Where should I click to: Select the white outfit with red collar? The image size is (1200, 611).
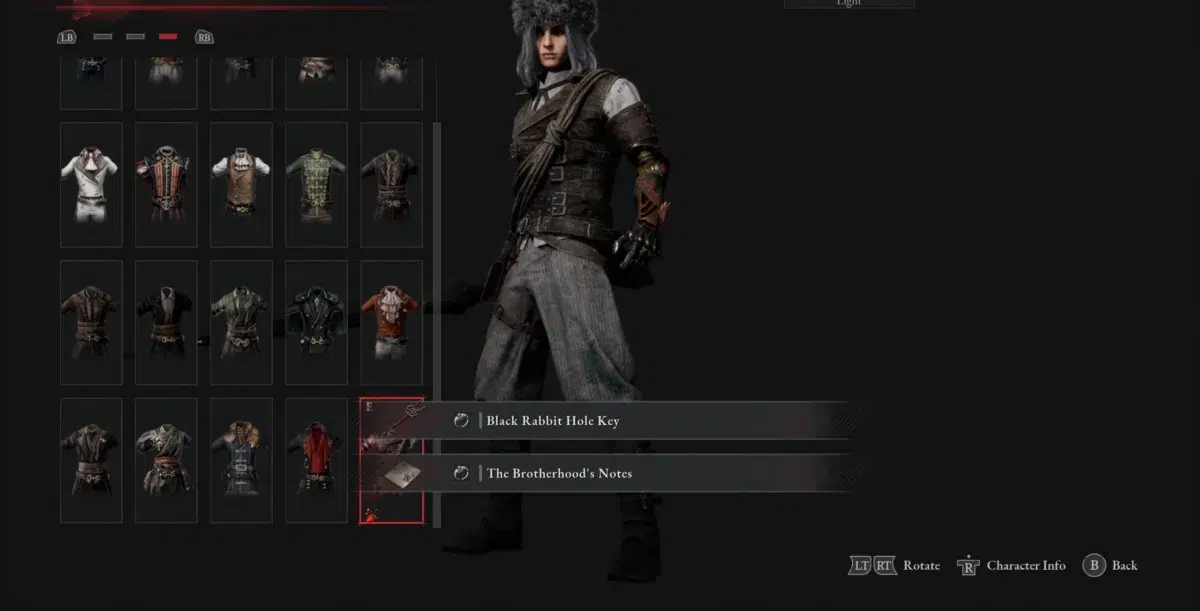(x=91, y=184)
